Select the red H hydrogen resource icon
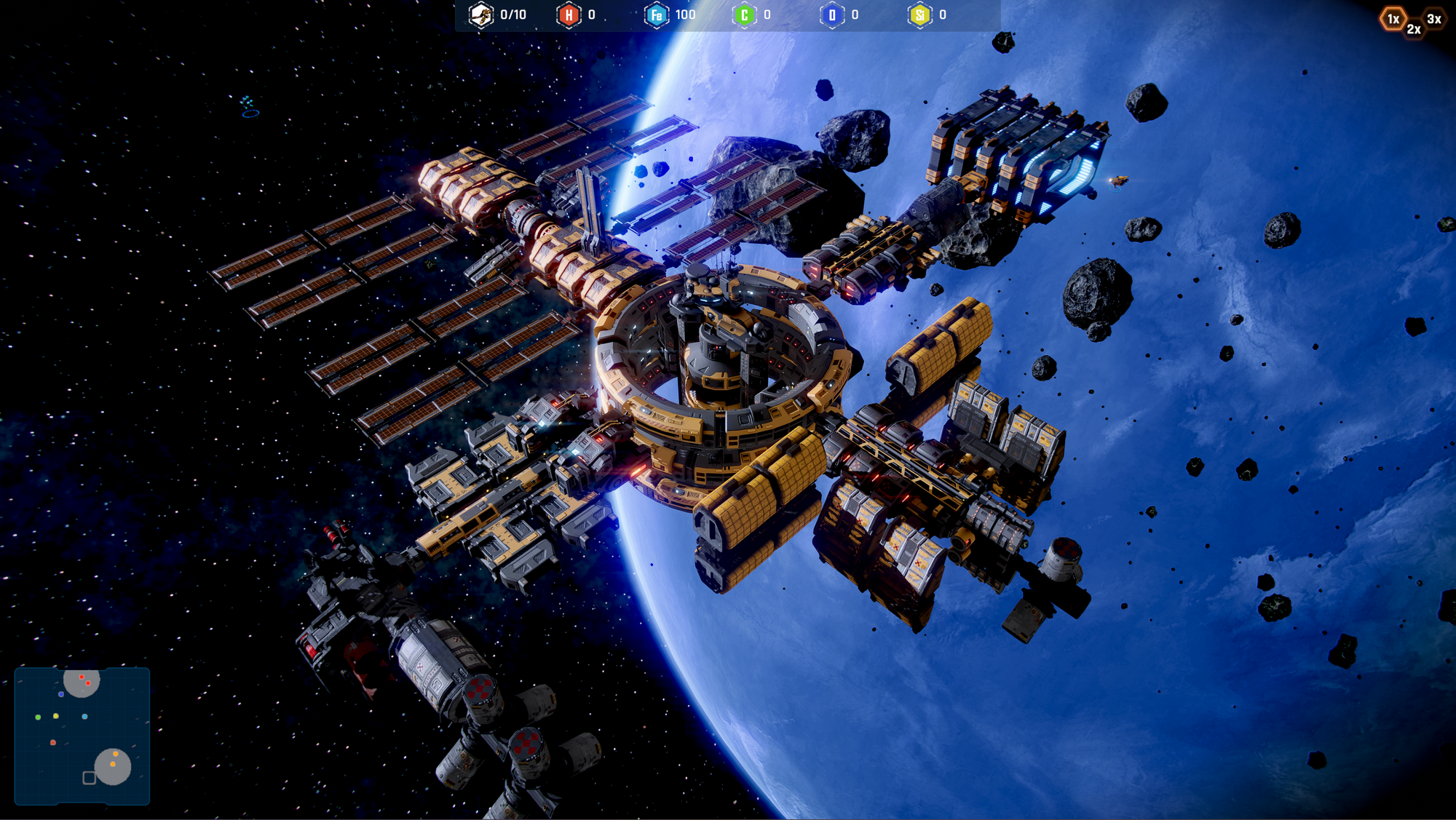The image size is (1456, 820). point(568,15)
